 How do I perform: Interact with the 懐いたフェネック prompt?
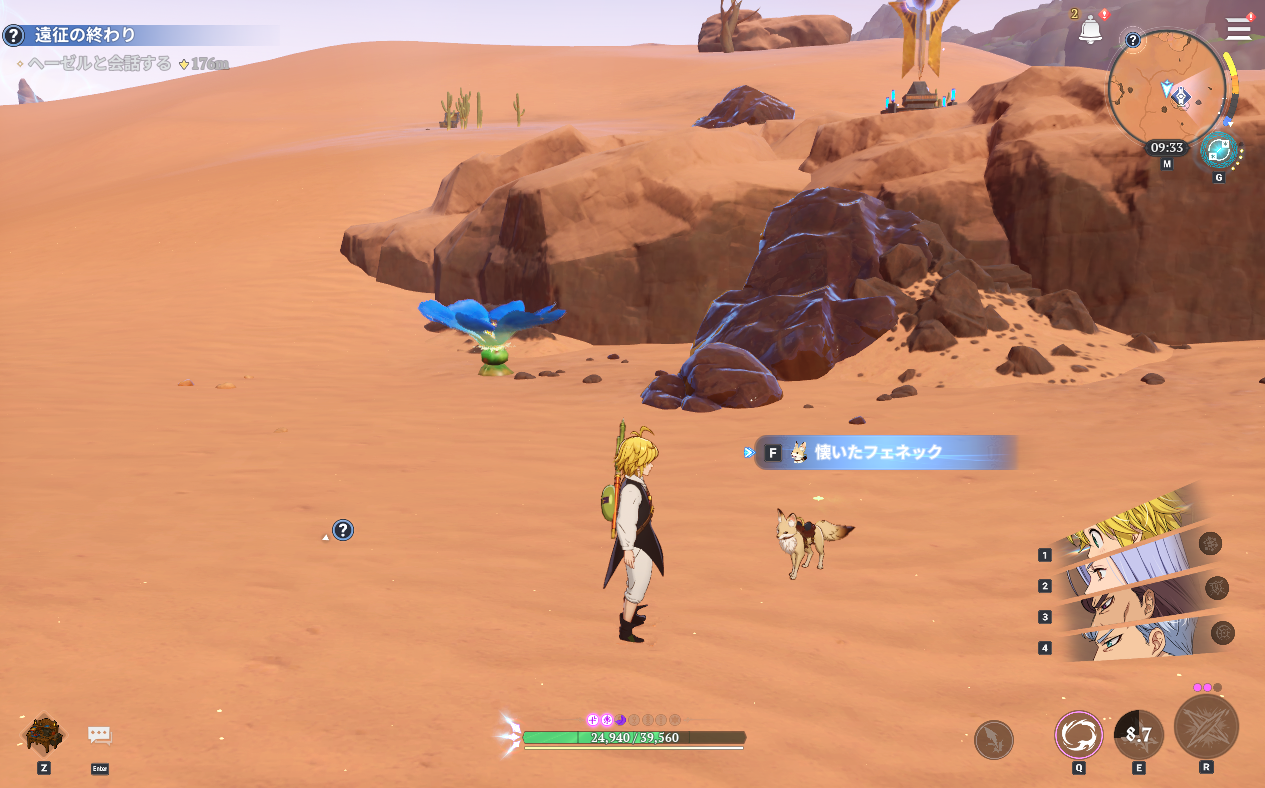[880, 452]
